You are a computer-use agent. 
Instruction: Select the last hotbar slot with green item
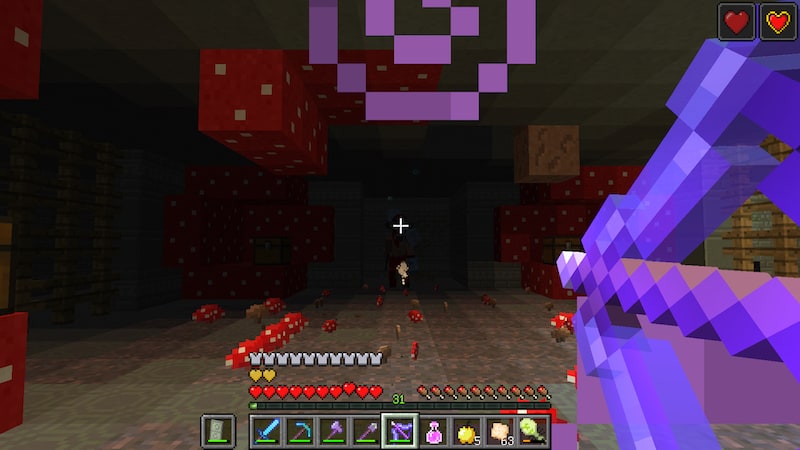pos(533,431)
